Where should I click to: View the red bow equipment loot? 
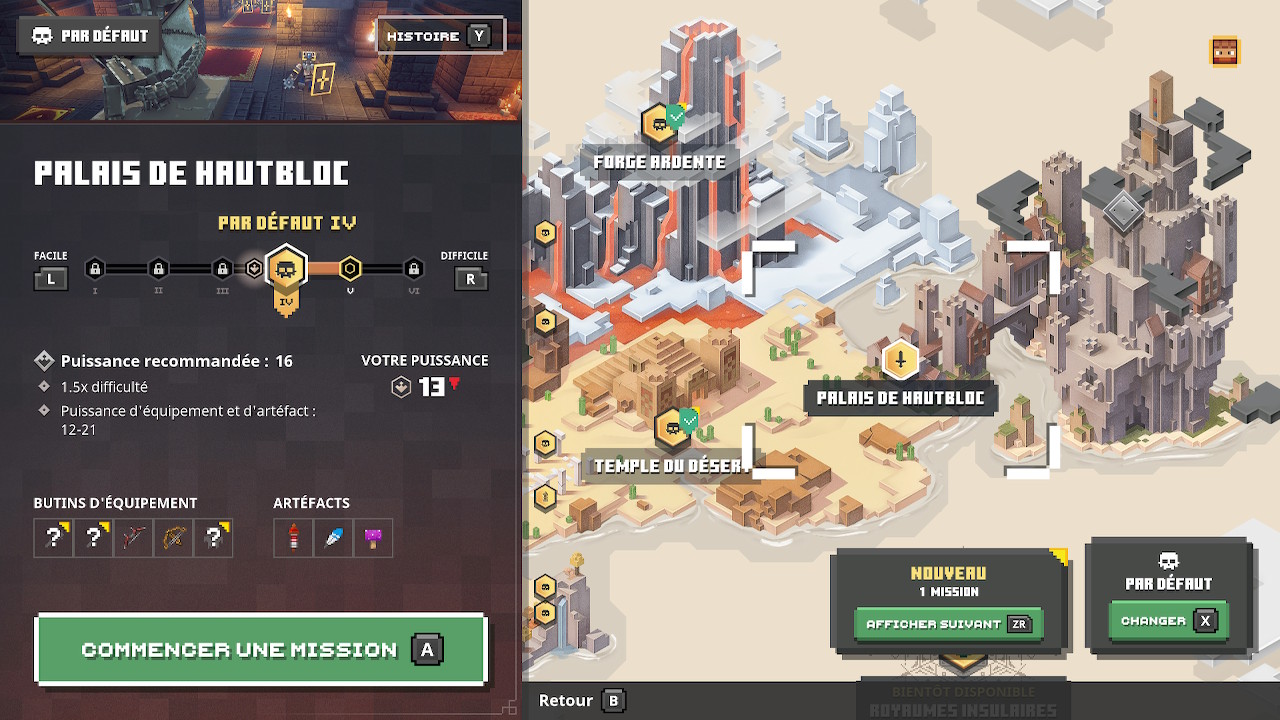pyautogui.click(x=134, y=538)
